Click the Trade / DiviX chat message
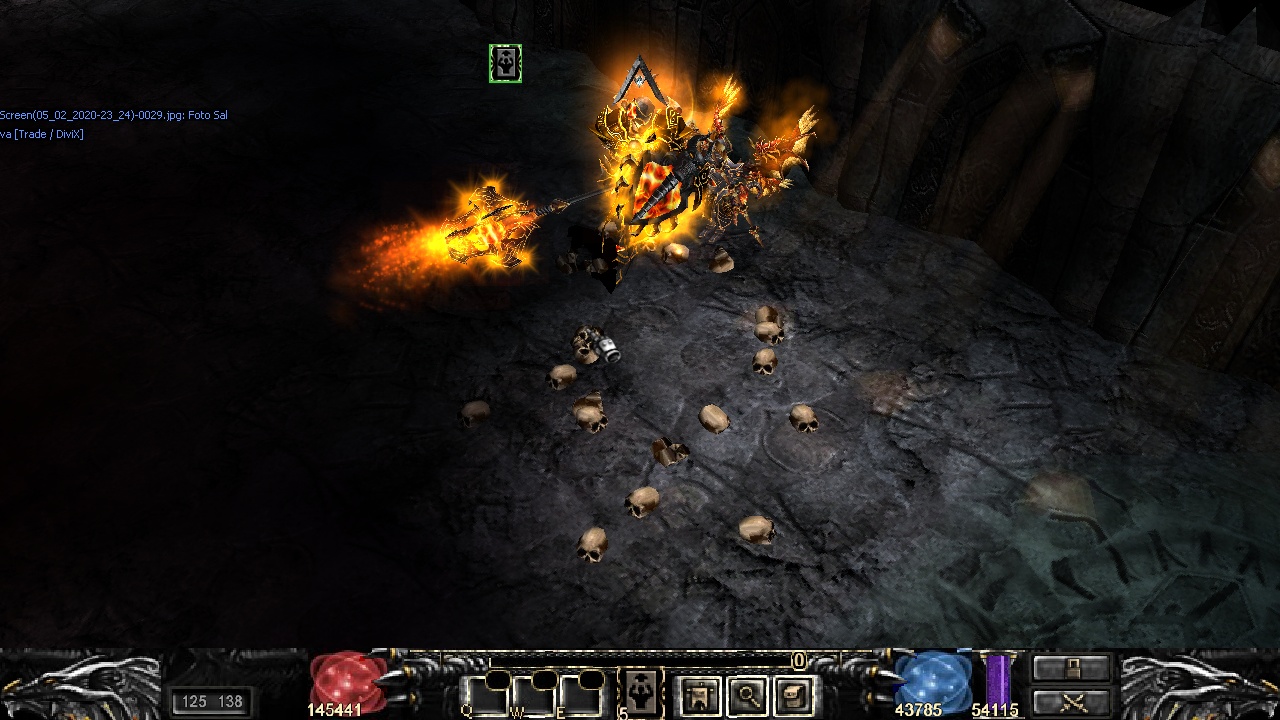Screen dimensions: 1280x720 [42, 134]
